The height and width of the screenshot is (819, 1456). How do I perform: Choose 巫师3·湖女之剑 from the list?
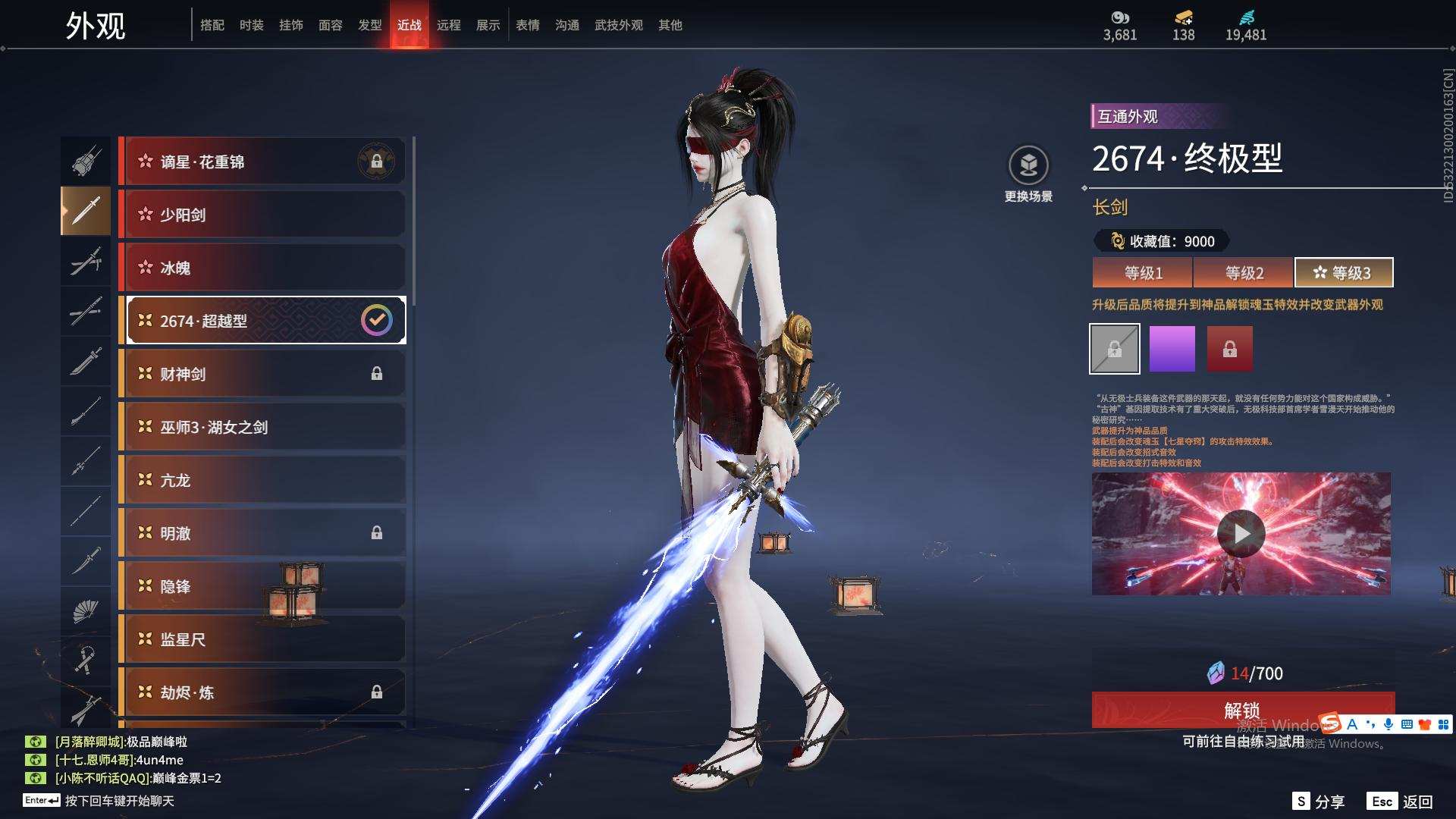(x=262, y=427)
